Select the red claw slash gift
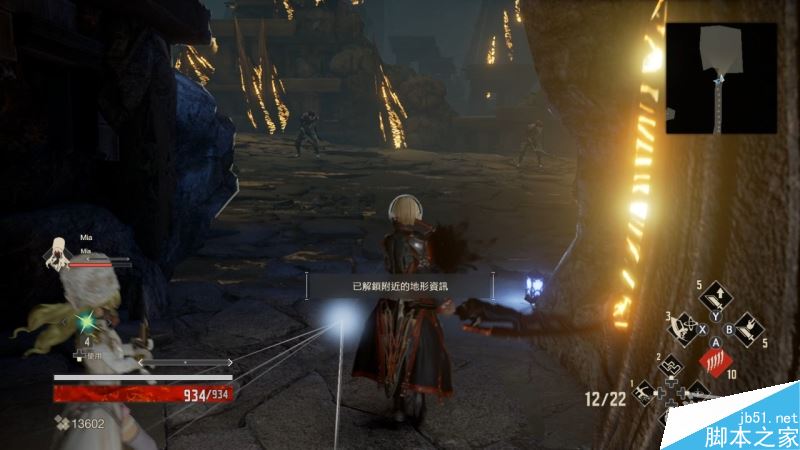The image size is (800, 450). tap(714, 359)
